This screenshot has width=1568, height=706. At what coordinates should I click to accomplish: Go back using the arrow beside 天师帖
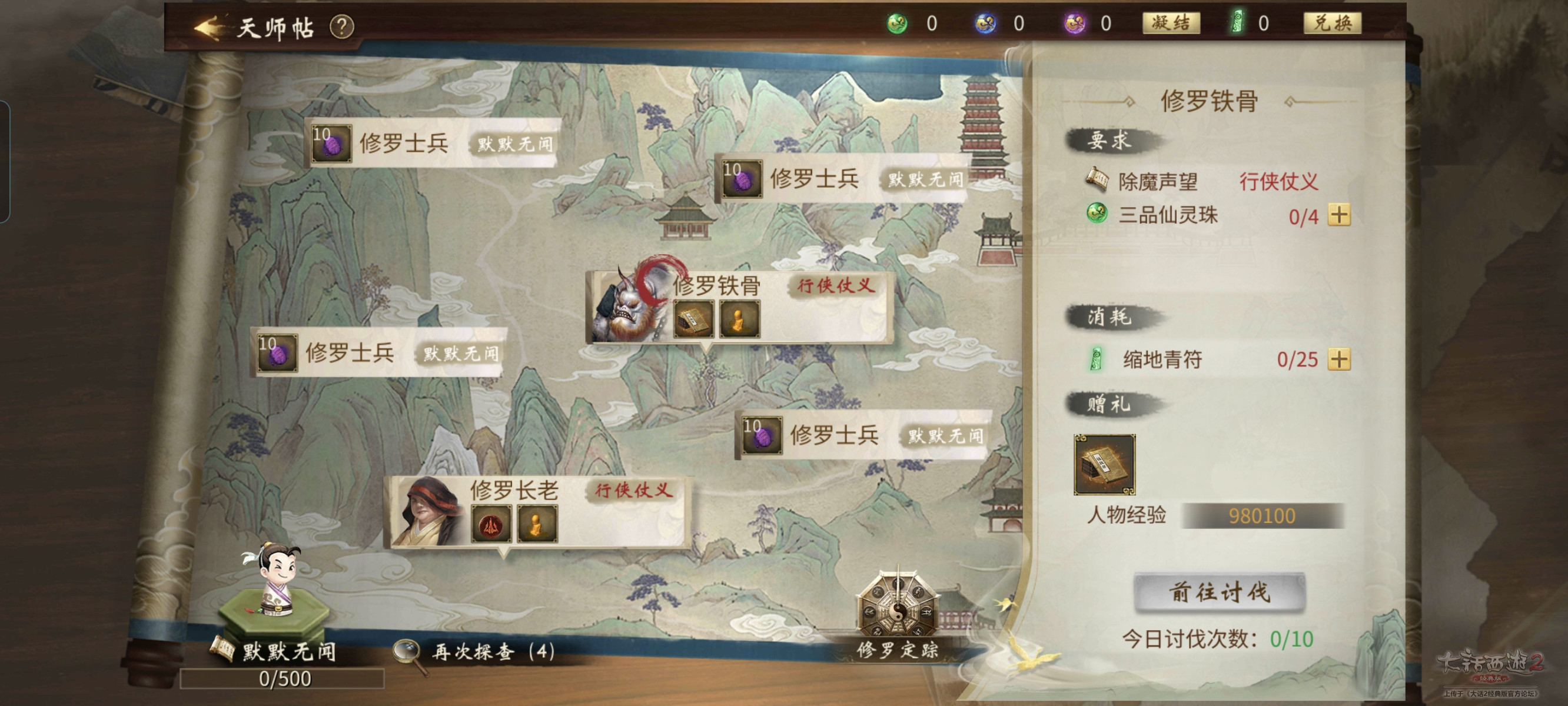(x=208, y=28)
